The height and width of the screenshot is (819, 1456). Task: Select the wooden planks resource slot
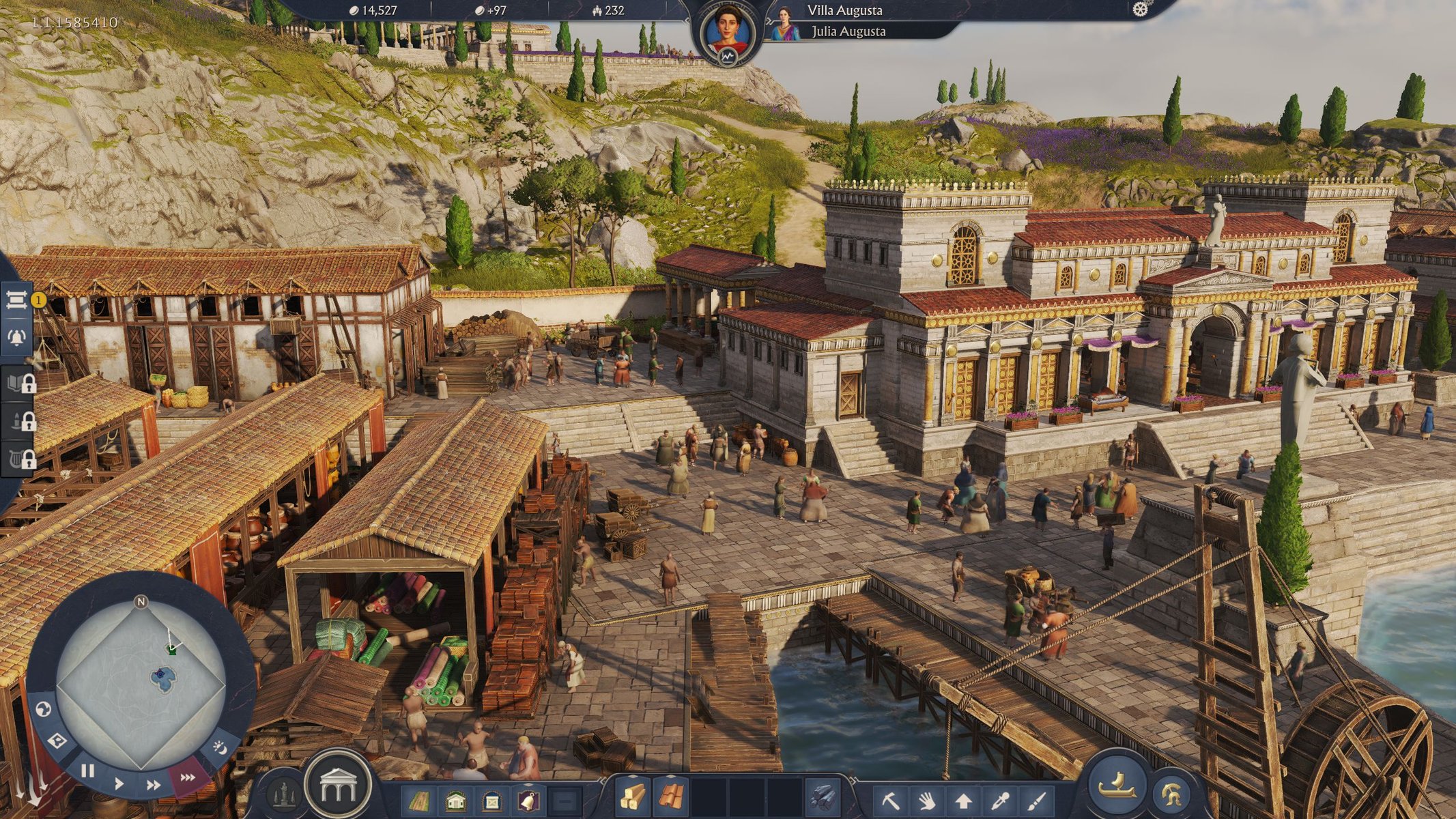[x=632, y=797]
